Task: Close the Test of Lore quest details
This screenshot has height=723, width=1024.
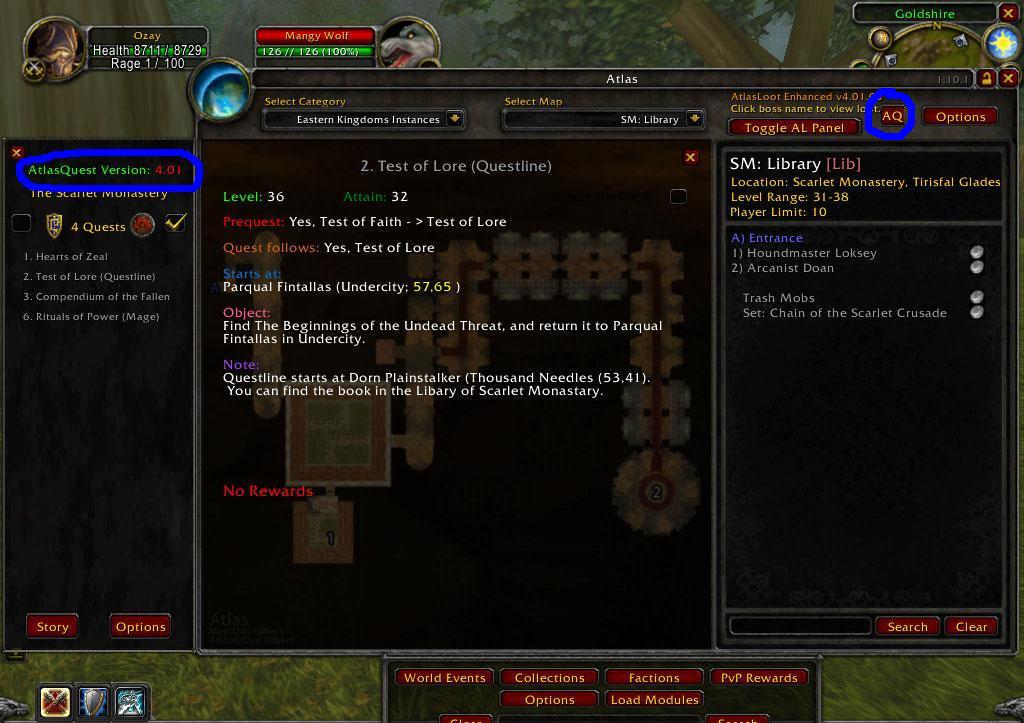Action: coord(690,157)
